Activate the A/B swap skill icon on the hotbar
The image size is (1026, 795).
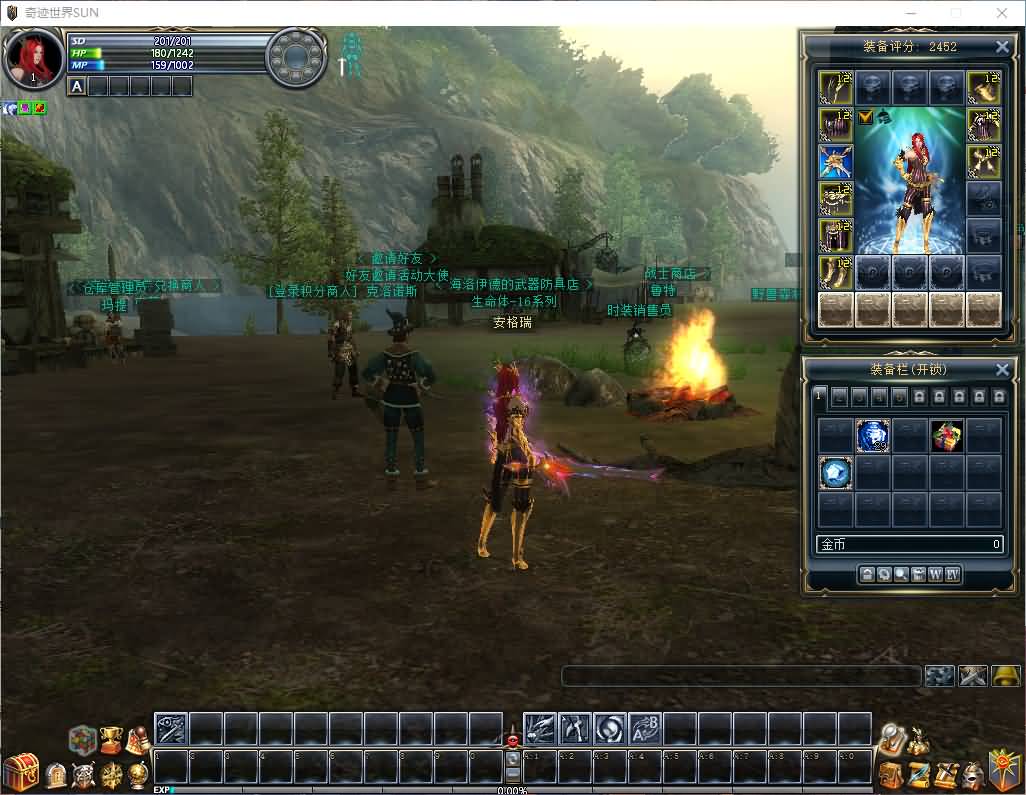645,729
